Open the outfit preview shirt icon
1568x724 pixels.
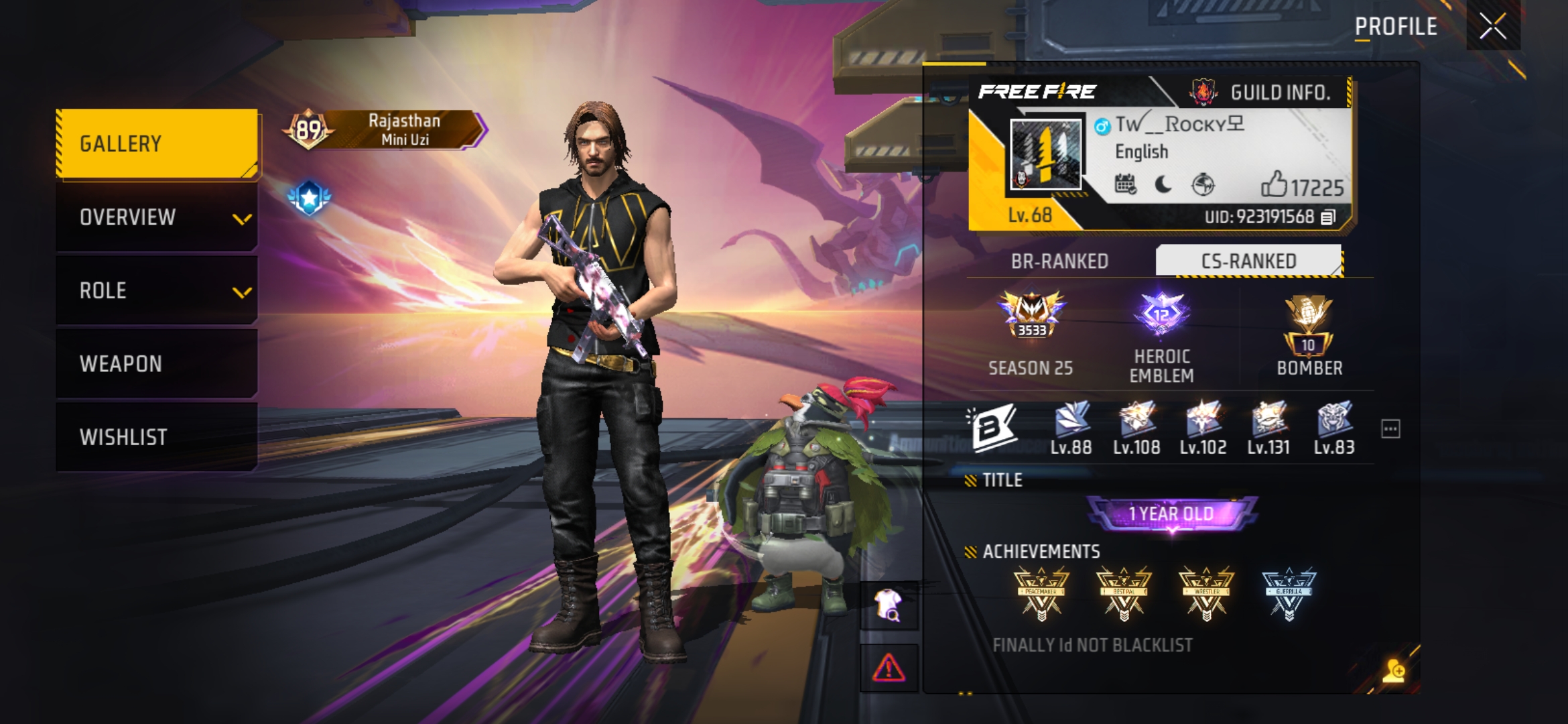(889, 605)
